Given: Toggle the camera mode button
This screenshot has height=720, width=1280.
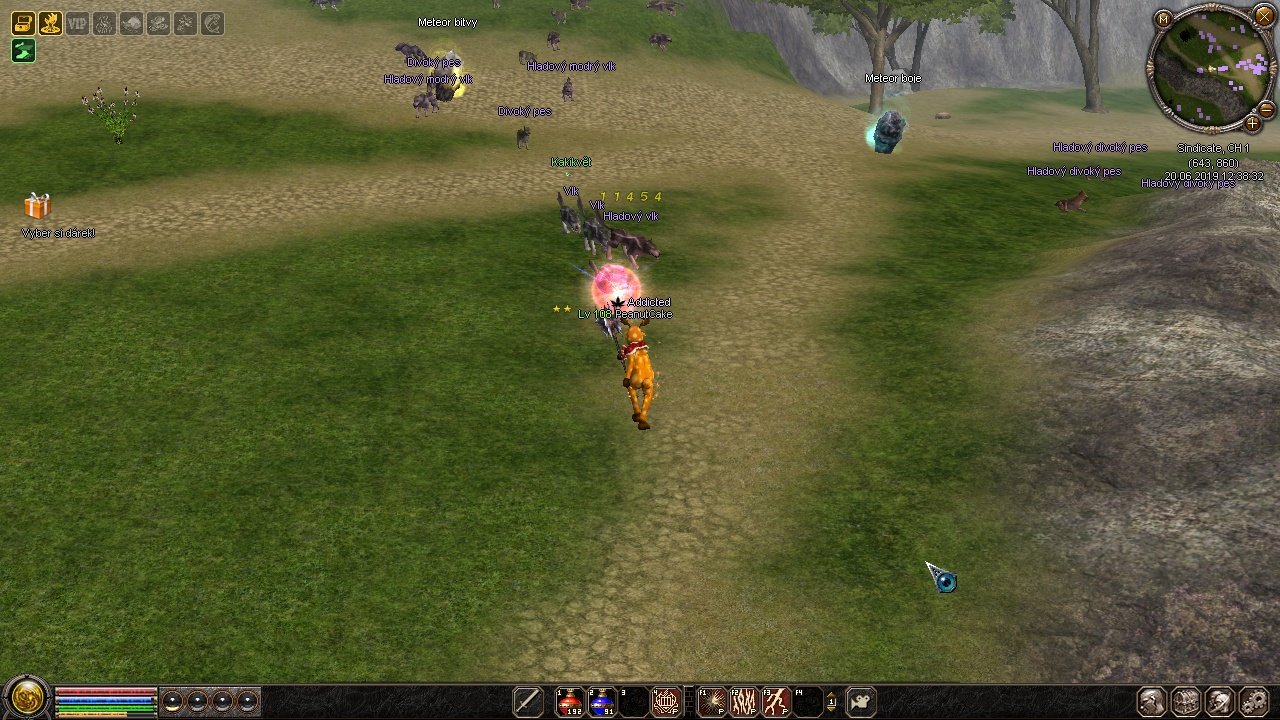Looking at the screenshot, I should tap(861, 702).
